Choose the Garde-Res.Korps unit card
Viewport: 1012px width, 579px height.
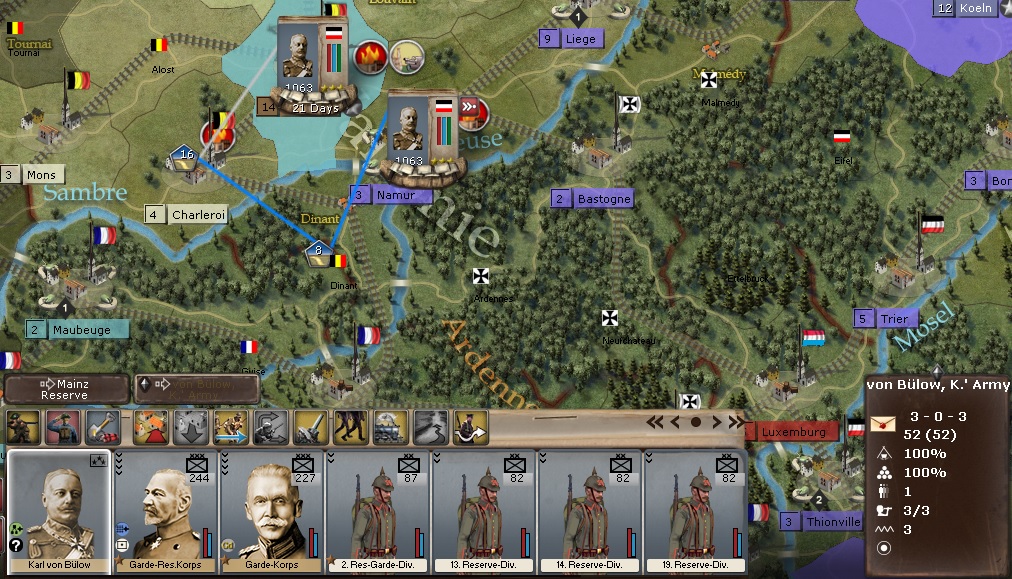pyautogui.click(x=166, y=510)
